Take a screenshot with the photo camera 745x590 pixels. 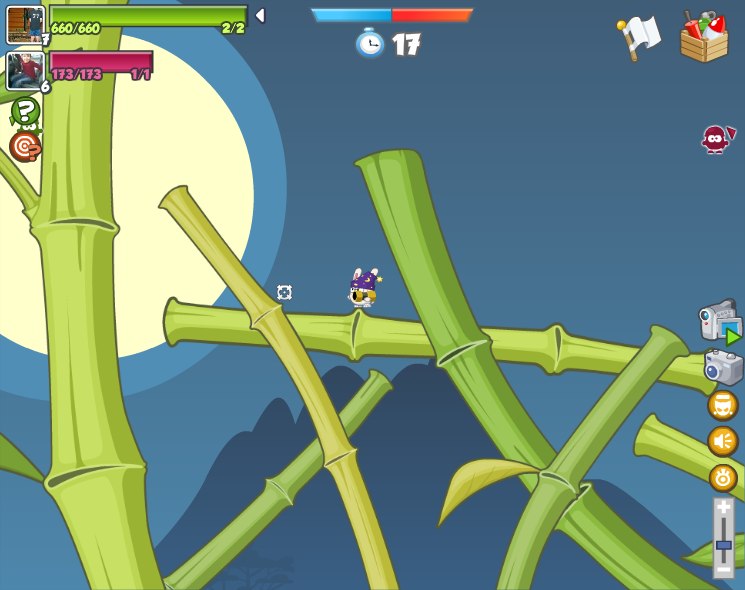click(722, 366)
